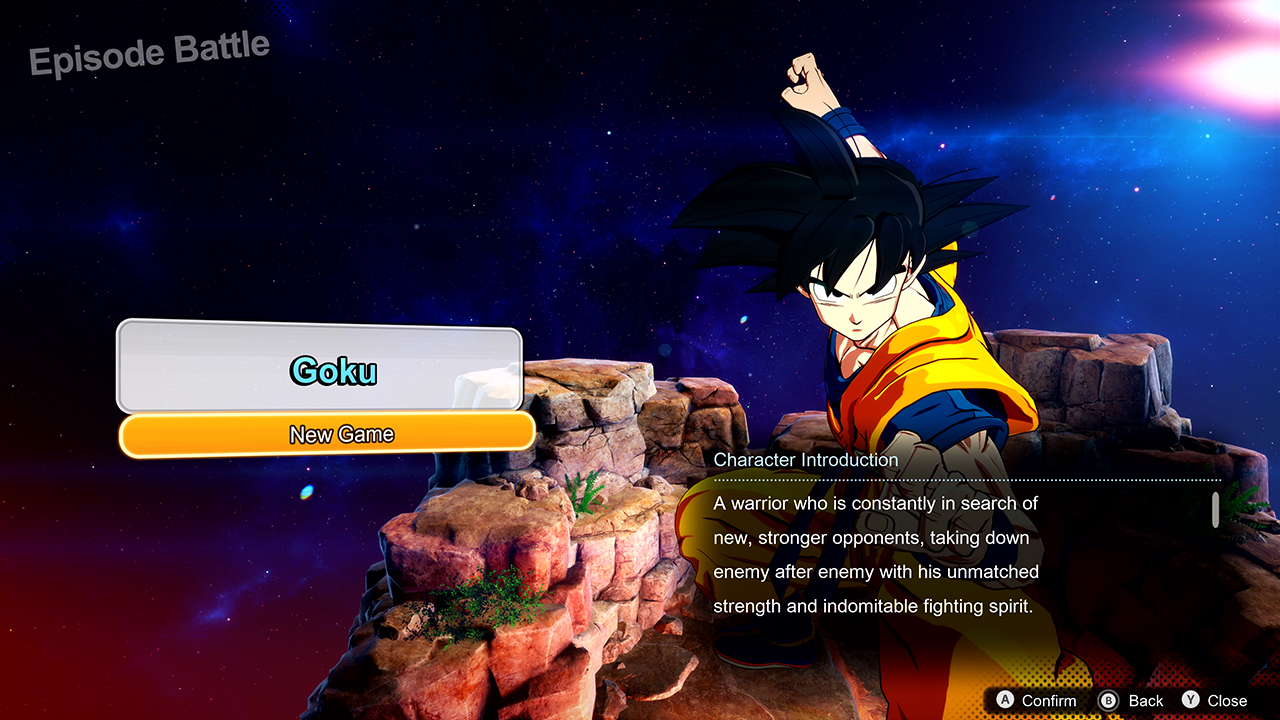
Task: Click the circled B glyph next to Back
Action: click(x=1107, y=701)
